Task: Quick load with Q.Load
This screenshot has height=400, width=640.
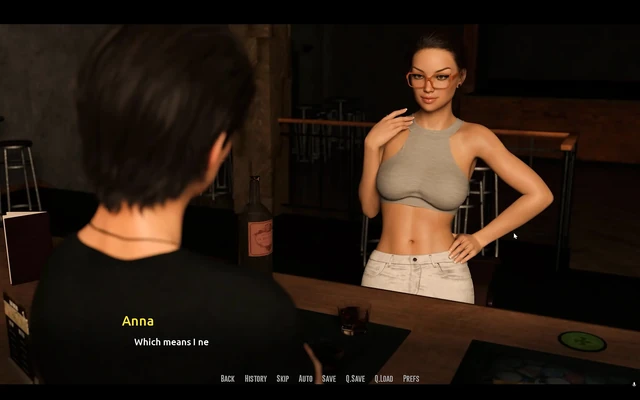Action: click(384, 379)
